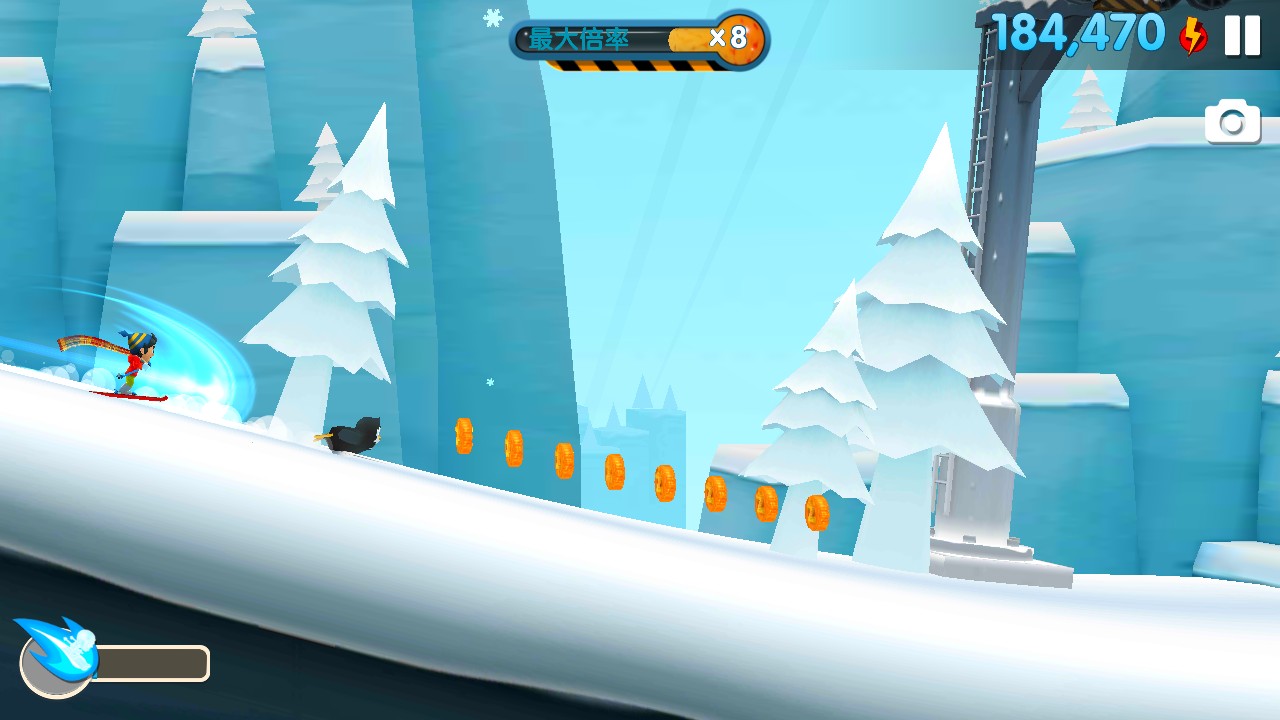1280x720 pixels.
Task: Activate the blue snowball boost ability
Action: (x=58, y=656)
